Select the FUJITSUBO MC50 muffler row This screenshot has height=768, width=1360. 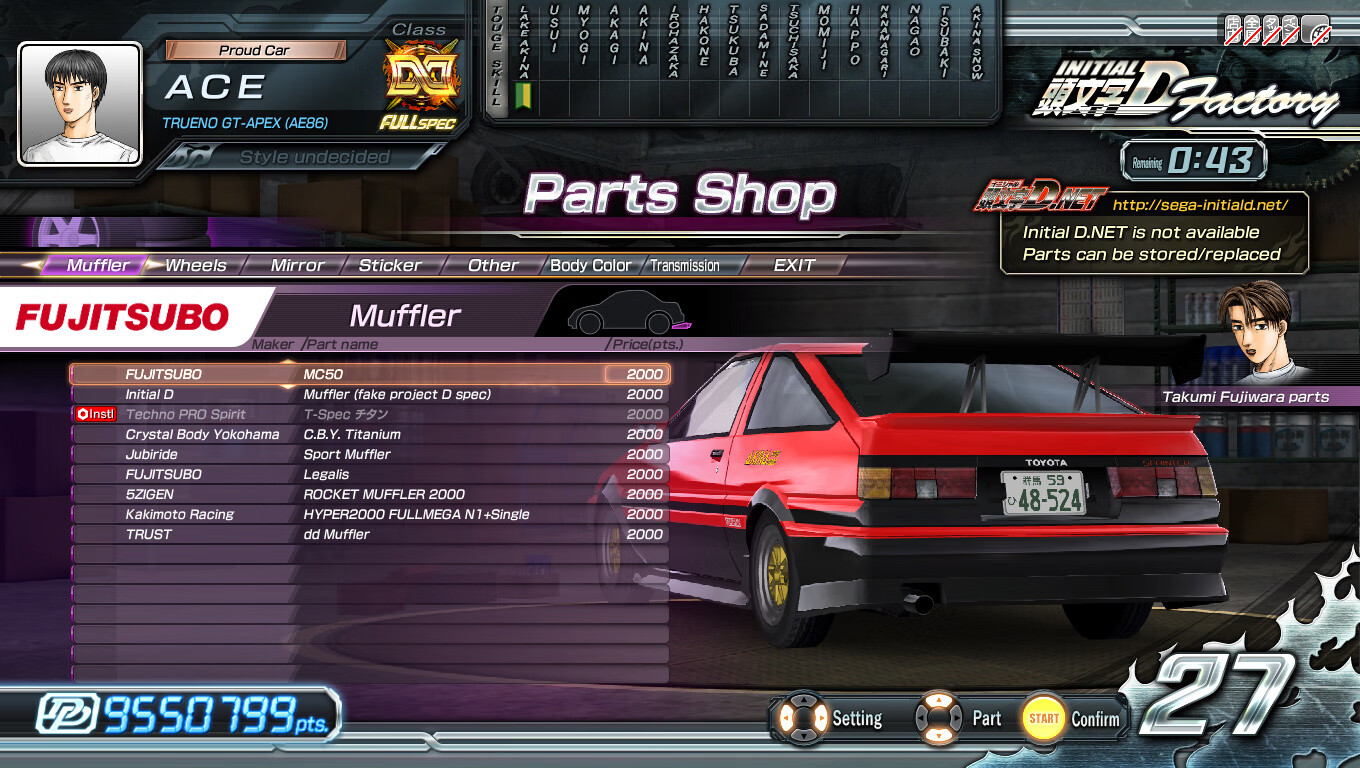370,374
